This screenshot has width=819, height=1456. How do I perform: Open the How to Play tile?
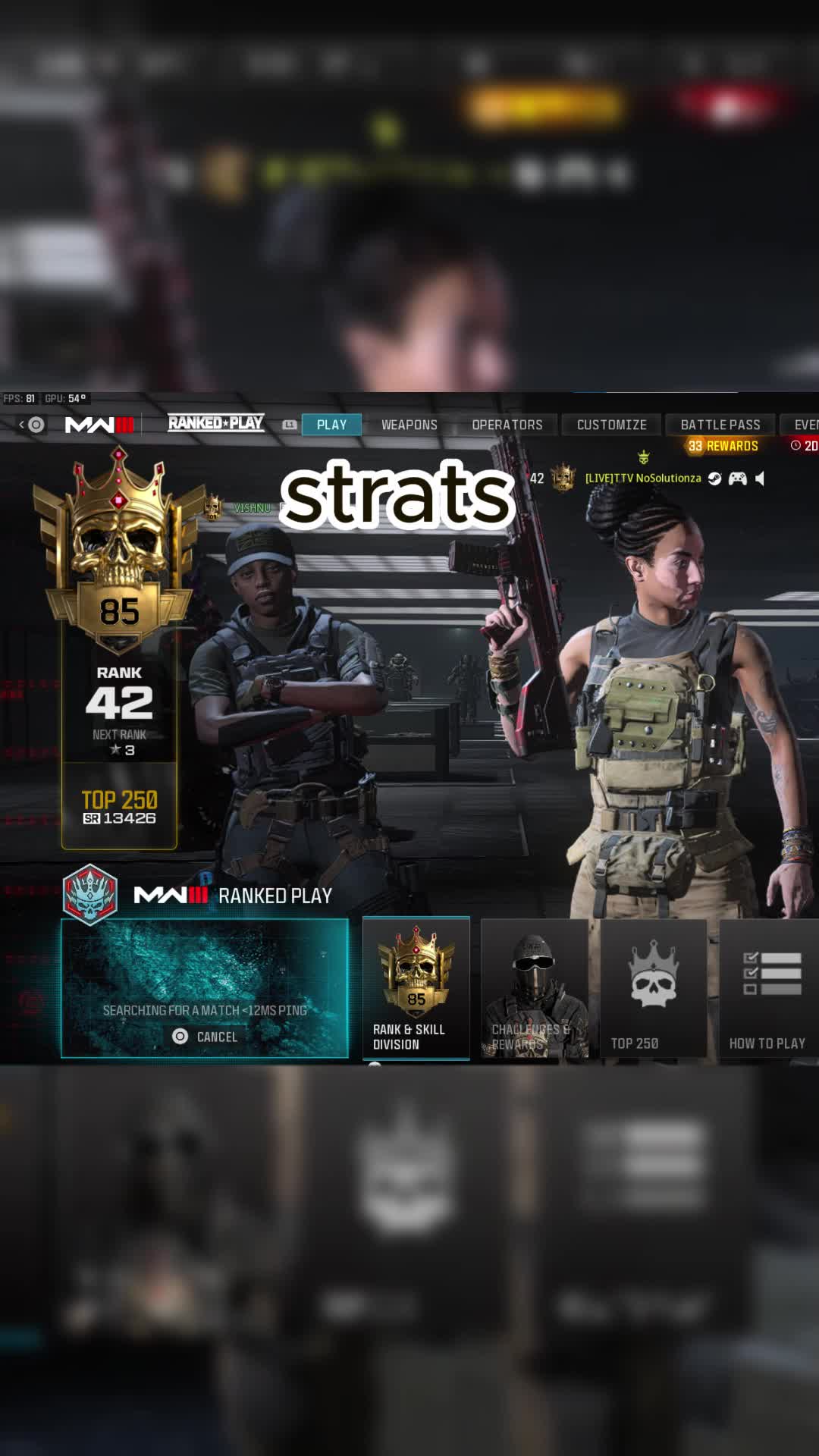[x=767, y=987]
